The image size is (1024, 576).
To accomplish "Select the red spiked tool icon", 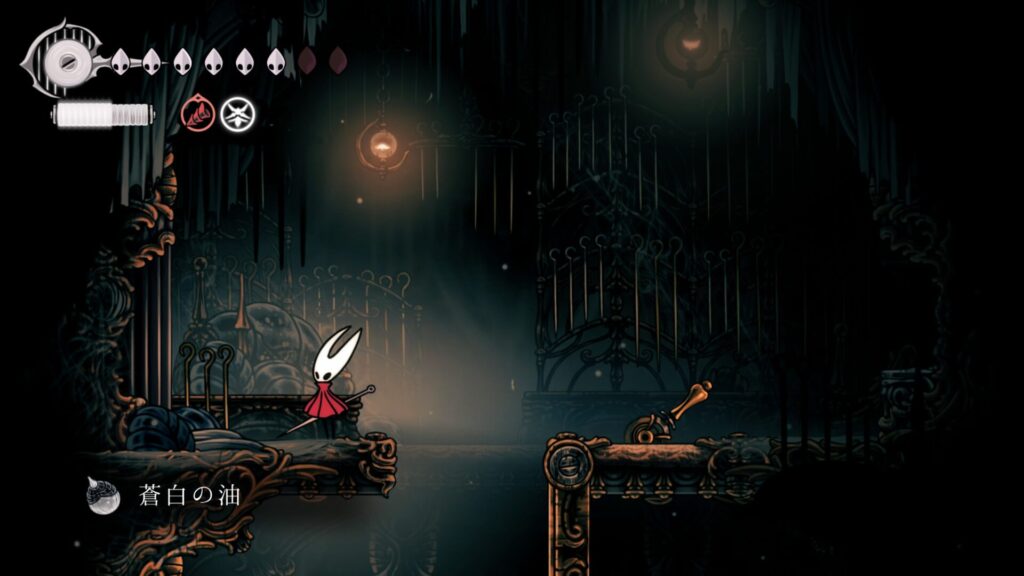I will (196, 113).
